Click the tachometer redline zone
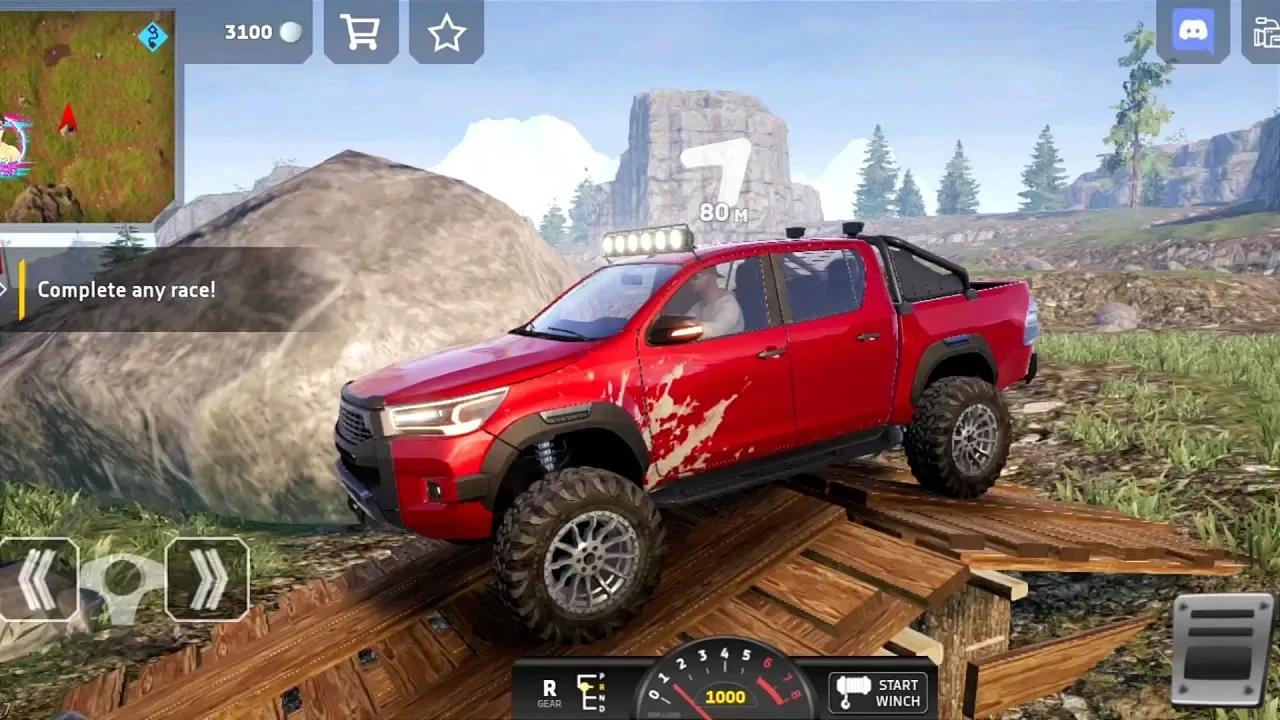 pyautogui.click(x=768, y=690)
